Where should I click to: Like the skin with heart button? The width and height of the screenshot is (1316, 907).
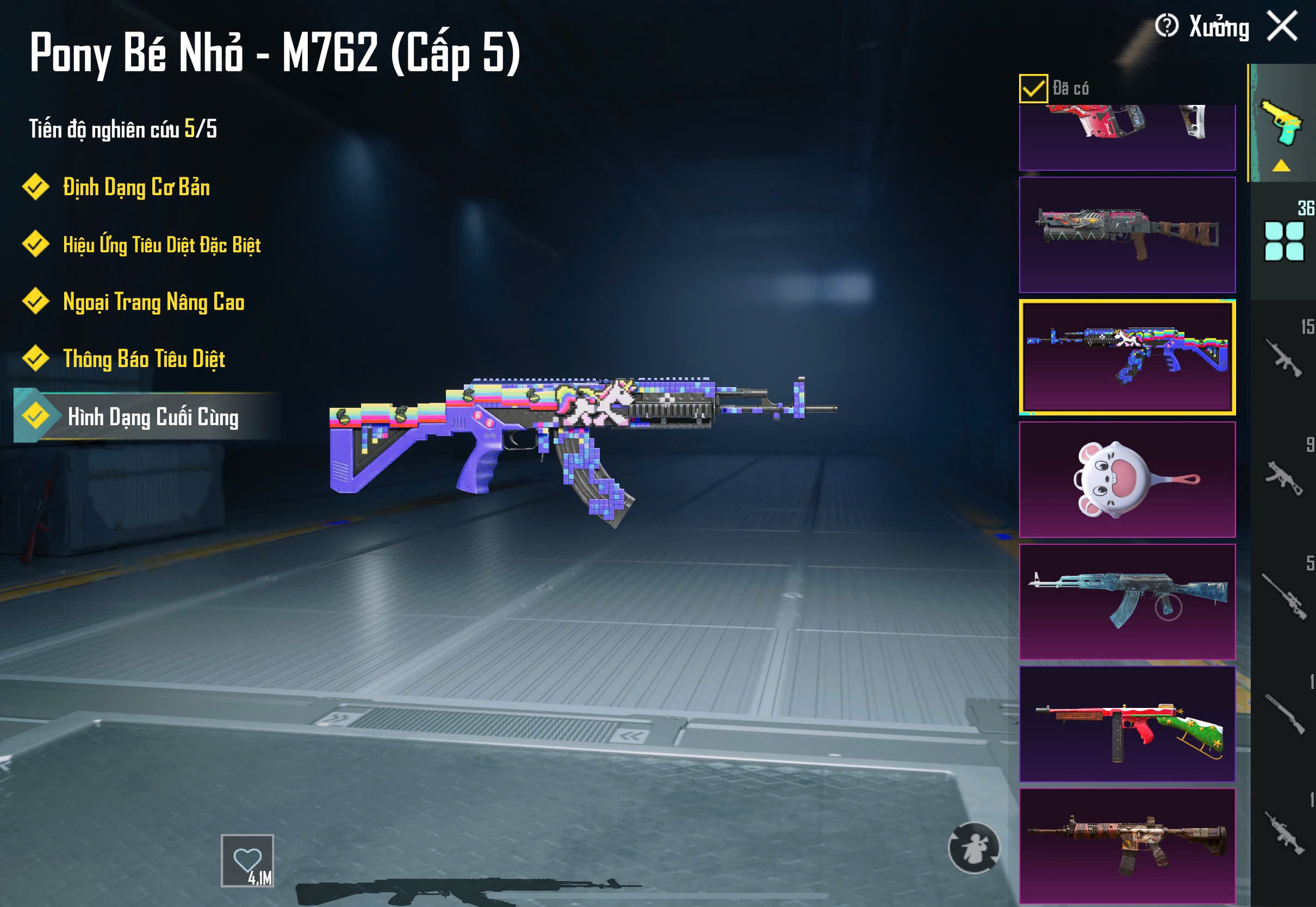[x=247, y=860]
